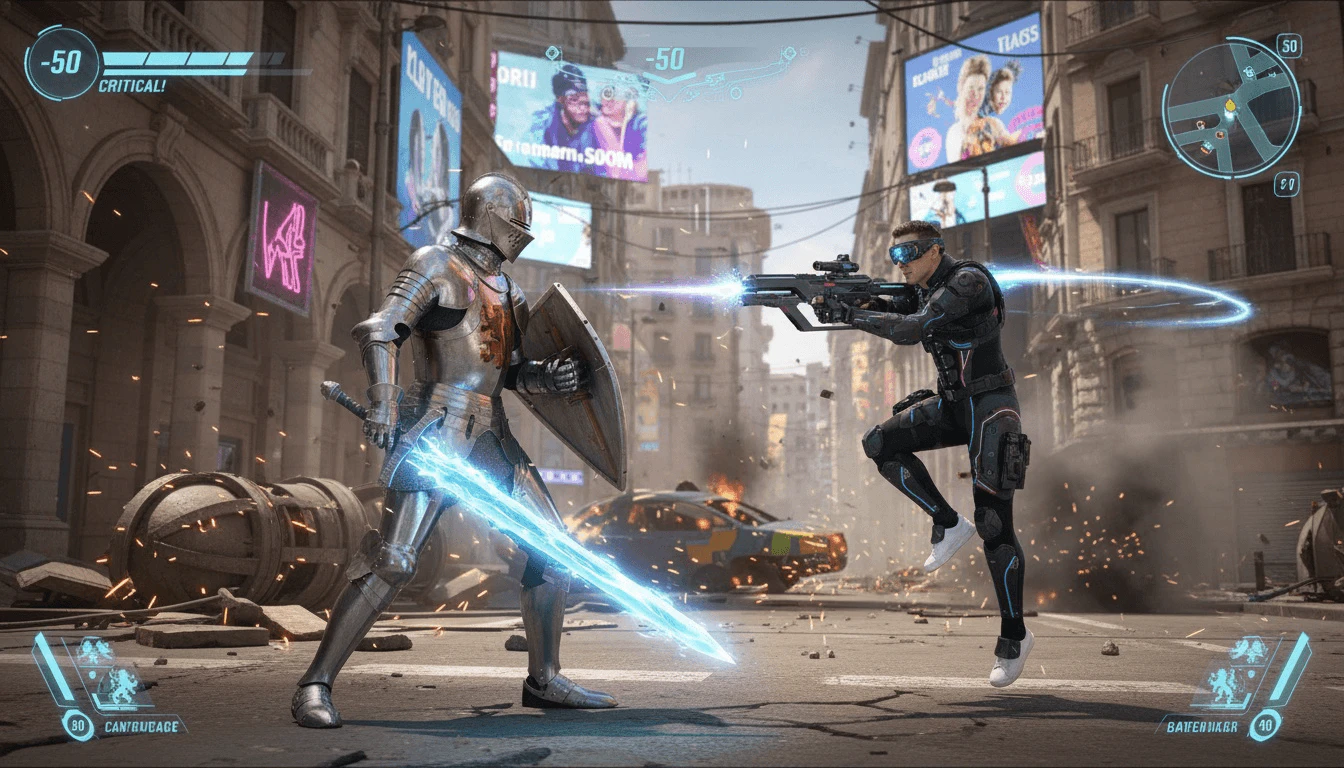Select the upper emblem icon above CANTBUBAGE lion
Image resolution: width=1344 pixels, height=768 pixels.
[x=96, y=653]
